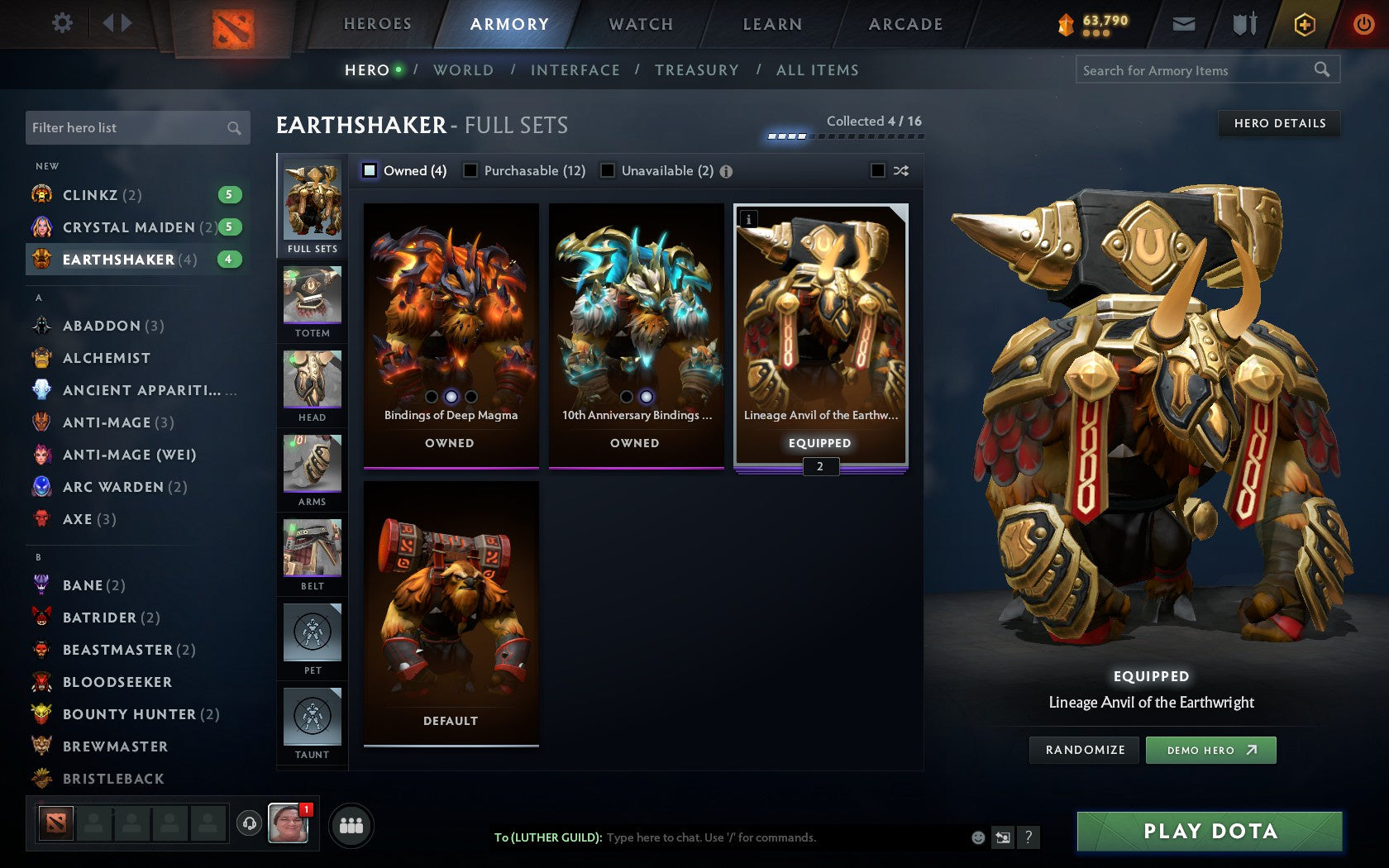
Task: Switch to the WATCH tab
Action: click(640, 24)
